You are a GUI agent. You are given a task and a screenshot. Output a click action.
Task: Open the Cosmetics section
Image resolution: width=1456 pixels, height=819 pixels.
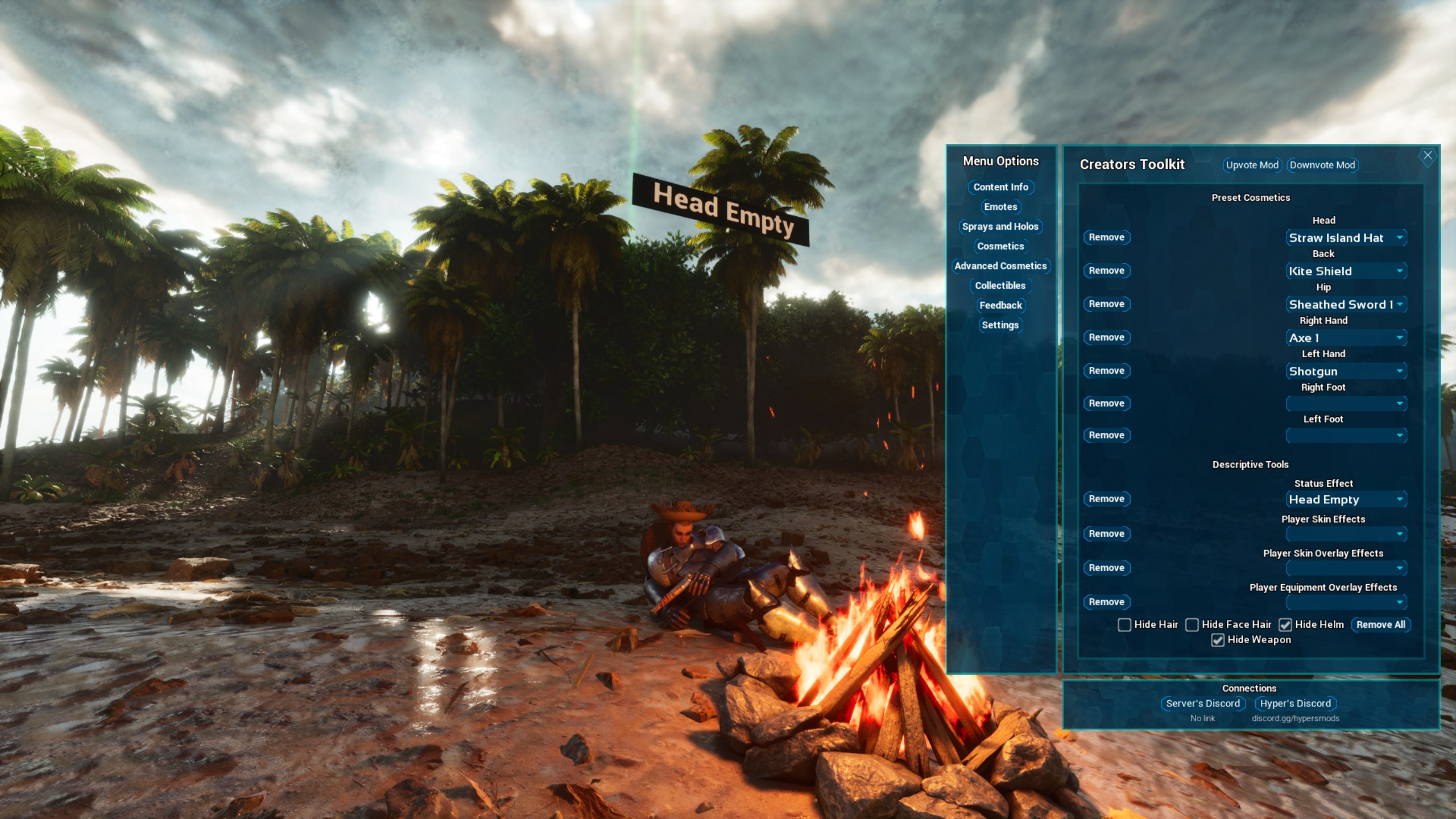pyautogui.click(x=1000, y=246)
